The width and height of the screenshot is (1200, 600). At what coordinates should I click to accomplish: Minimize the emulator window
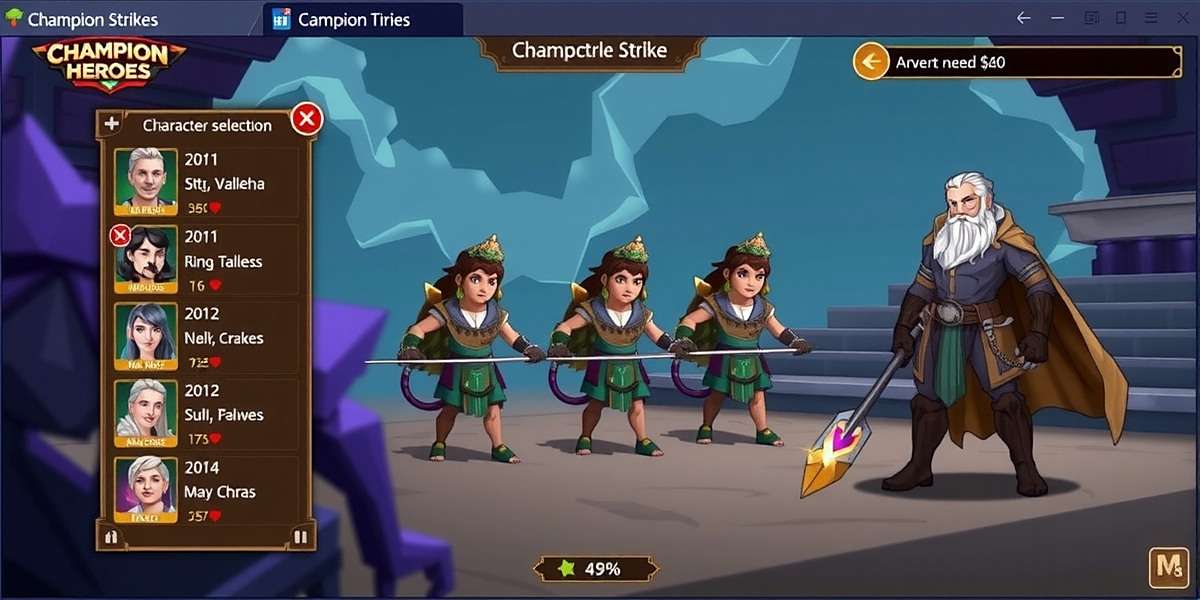[x=1057, y=18]
